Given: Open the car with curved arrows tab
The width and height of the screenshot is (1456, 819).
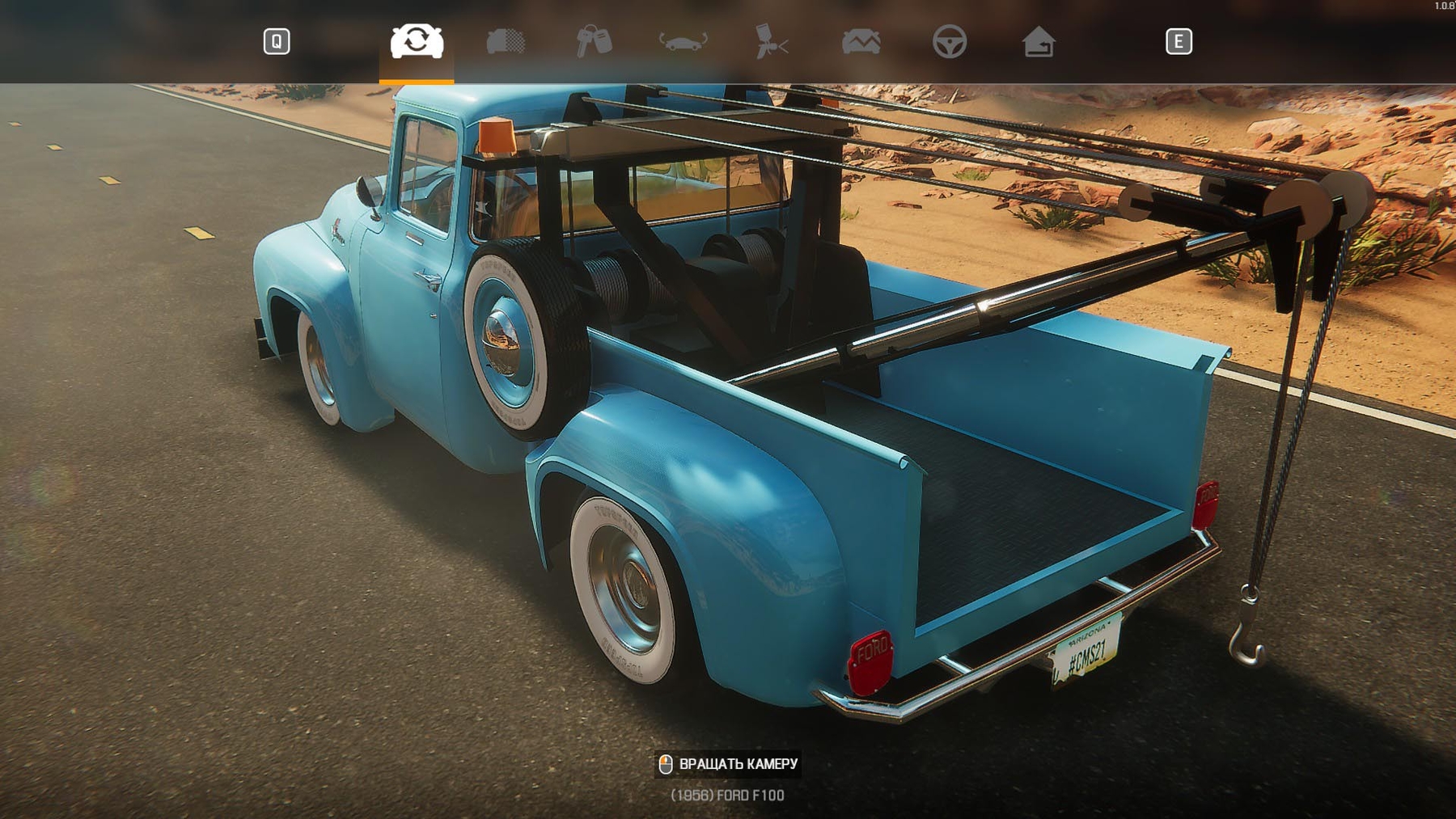Looking at the screenshot, I should (683, 41).
